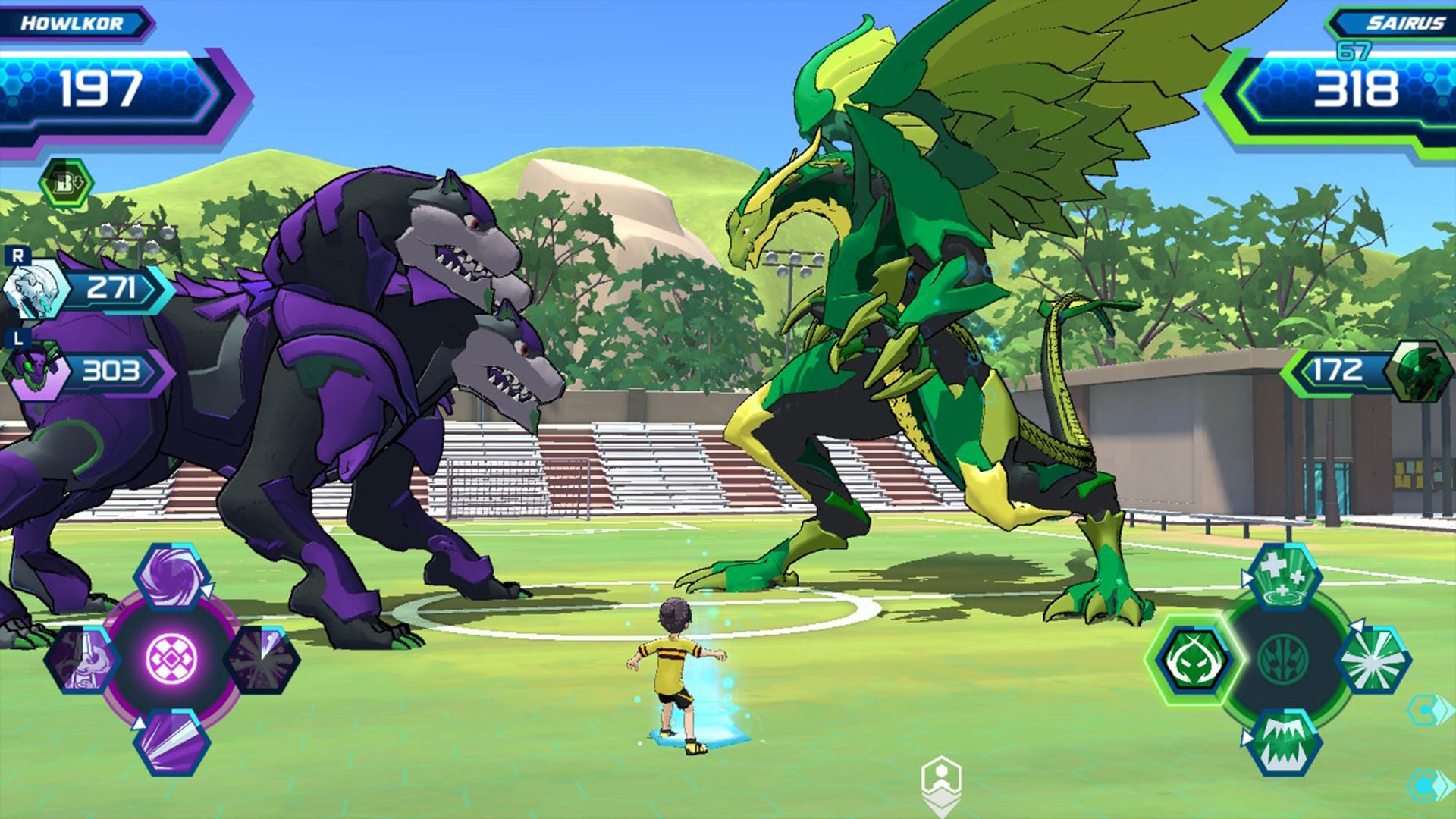The image size is (1456, 819).
Task: Tap the glowing purple faction core emblem
Action: click(x=172, y=658)
